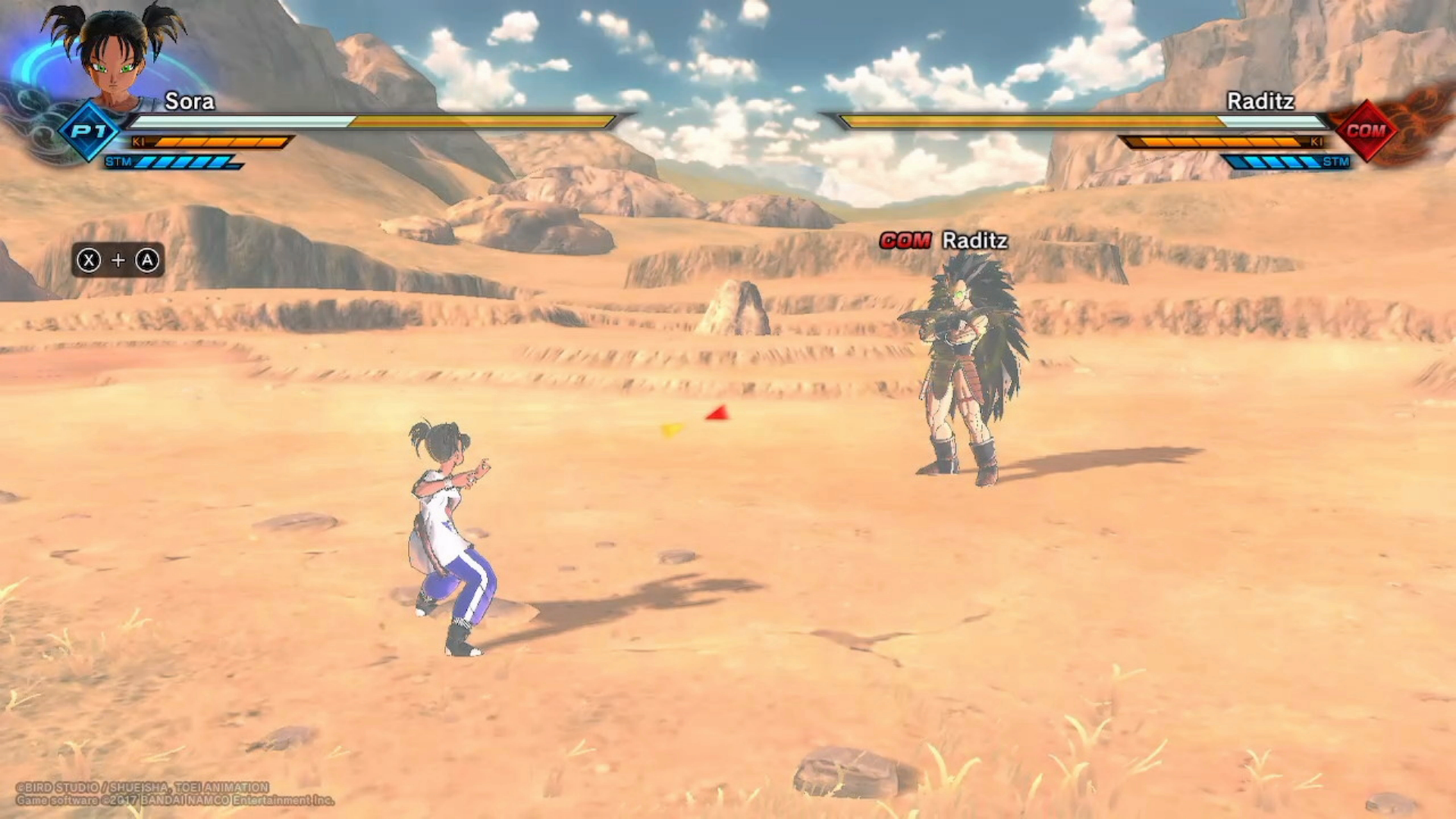Image resolution: width=1456 pixels, height=819 pixels.
Task: Select the red COM diamond badge
Action: (1366, 130)
